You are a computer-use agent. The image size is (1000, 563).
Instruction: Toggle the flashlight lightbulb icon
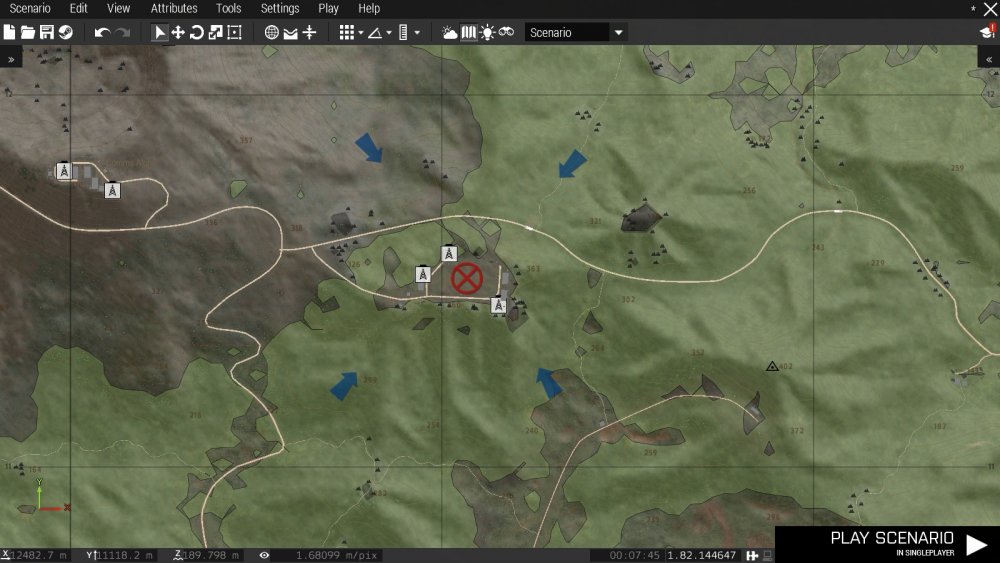tap(487, 33)
